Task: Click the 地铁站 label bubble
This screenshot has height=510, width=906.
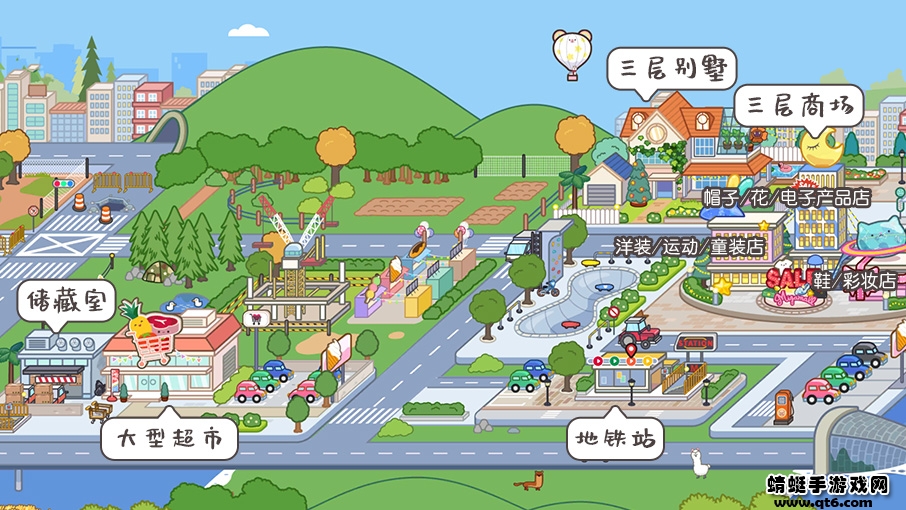Action: click(x=614, y=437)
